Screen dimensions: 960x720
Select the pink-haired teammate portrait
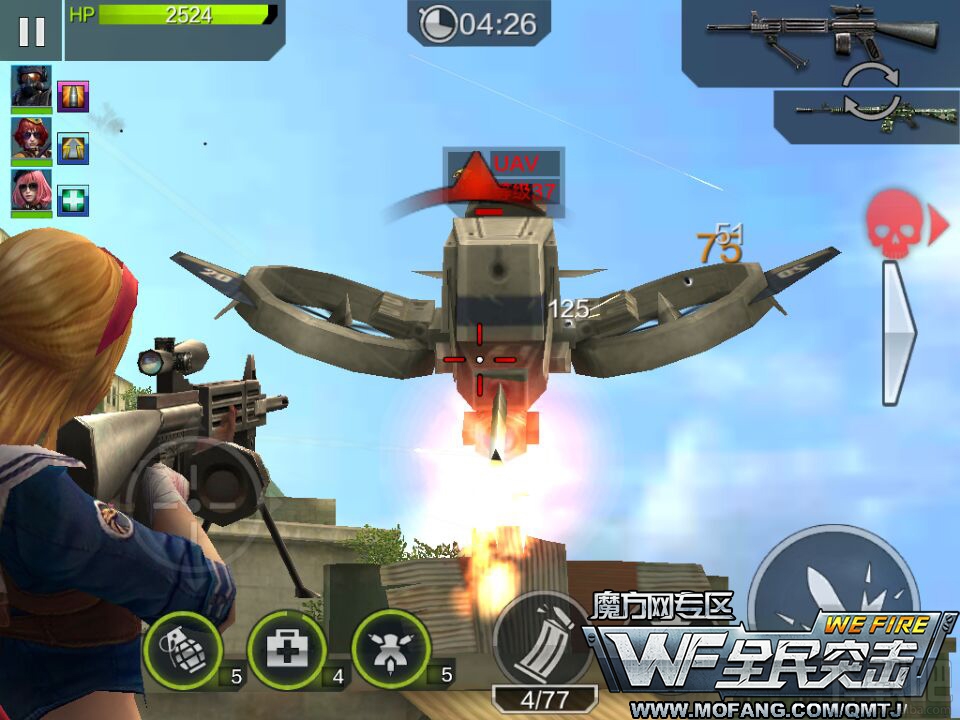pos(32,193)
